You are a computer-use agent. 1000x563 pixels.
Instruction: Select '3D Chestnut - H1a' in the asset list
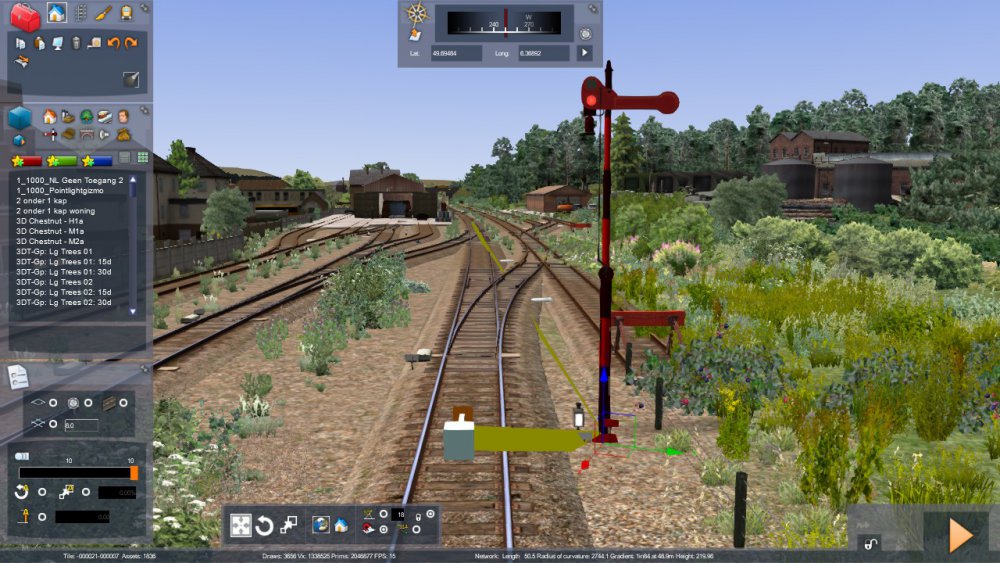point(49,220)
